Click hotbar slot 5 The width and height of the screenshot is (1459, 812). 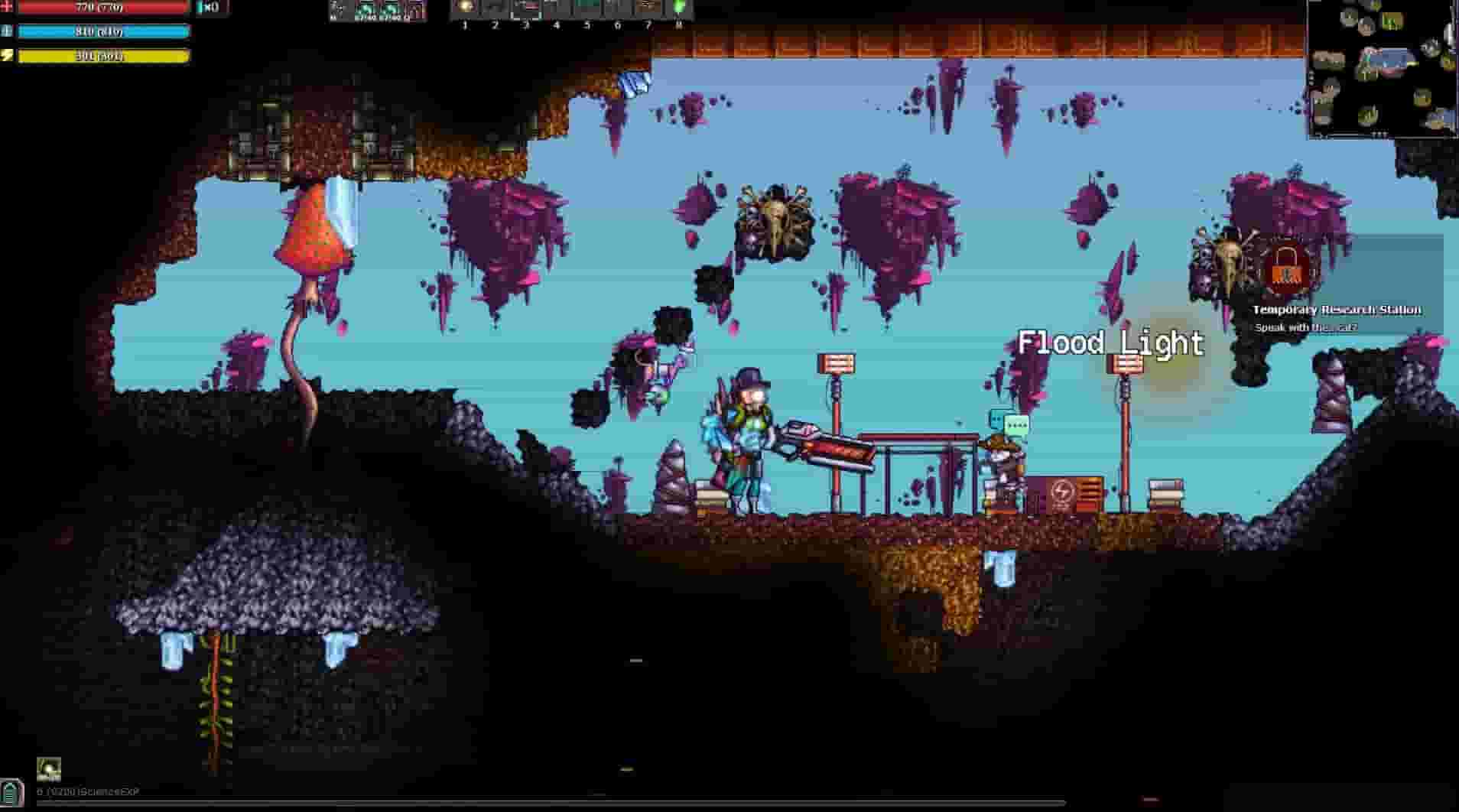[x=587, y=9]
